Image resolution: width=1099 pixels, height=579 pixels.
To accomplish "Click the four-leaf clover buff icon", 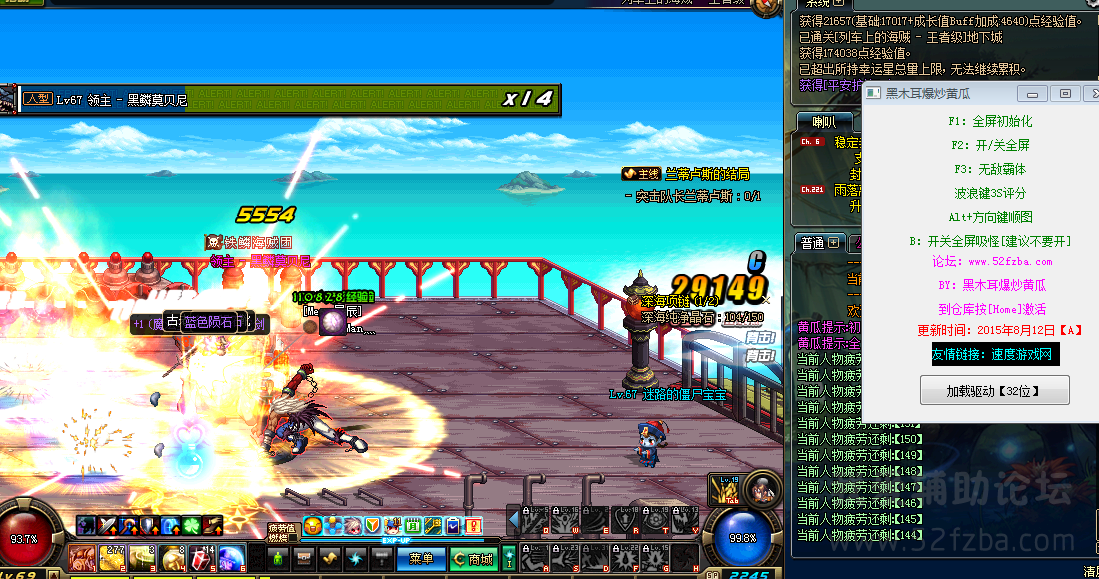I will click(191, 525).
